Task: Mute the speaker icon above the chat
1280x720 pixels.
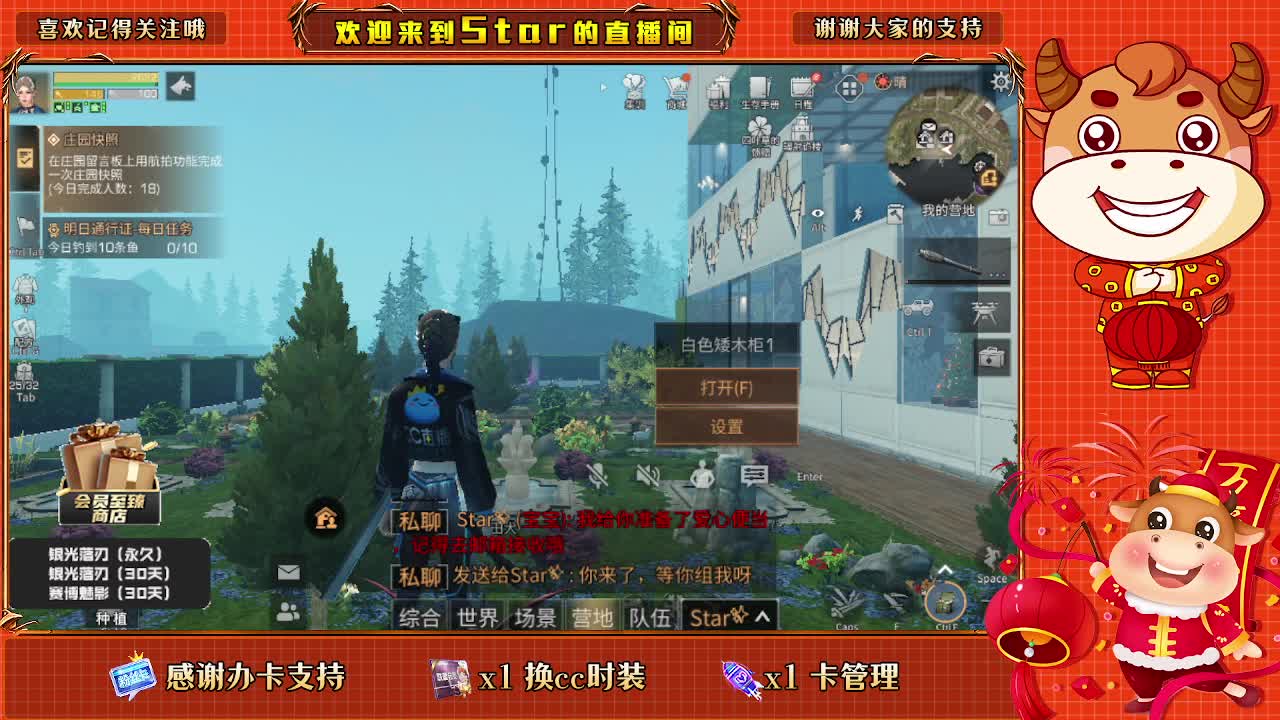Action: tap(645, 476)
